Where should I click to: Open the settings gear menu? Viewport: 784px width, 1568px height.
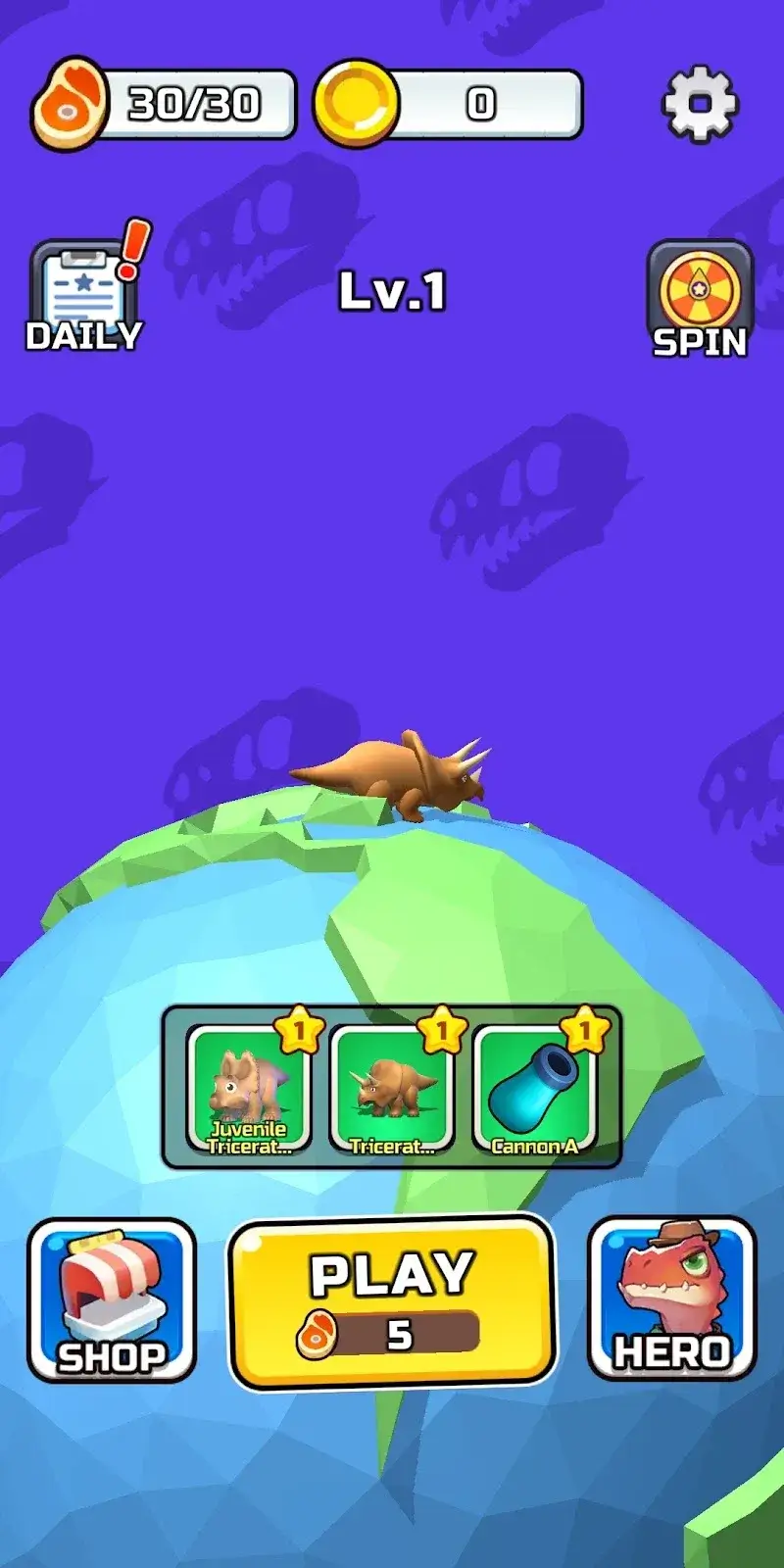pyautogui.click(x=700, y=103)
